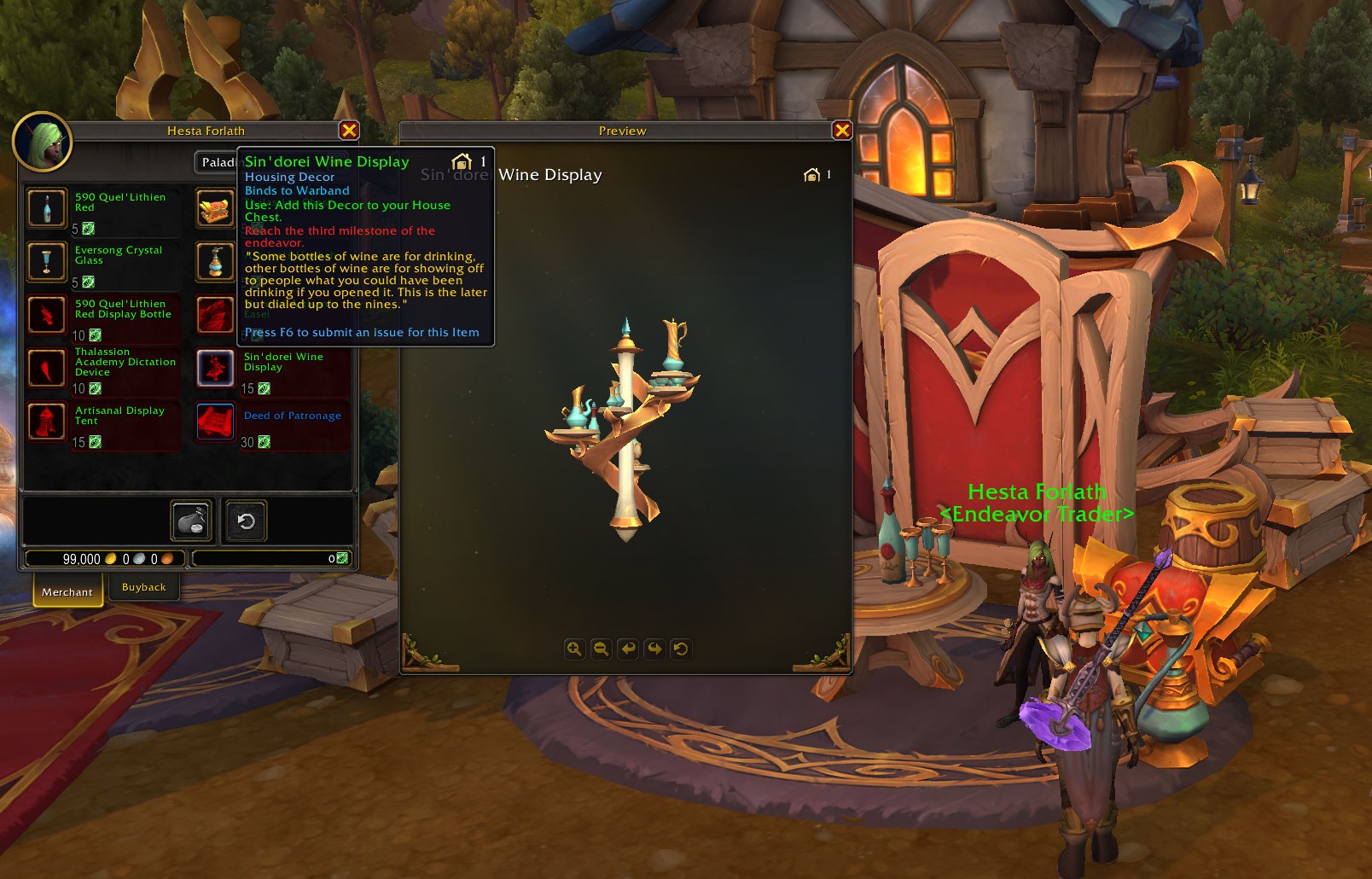Image resolution: width=1372 pixels, height=879 pixels.
Task: Select the 590 Quel'Lithien Red wine bottle
Action: coord(47,207)
